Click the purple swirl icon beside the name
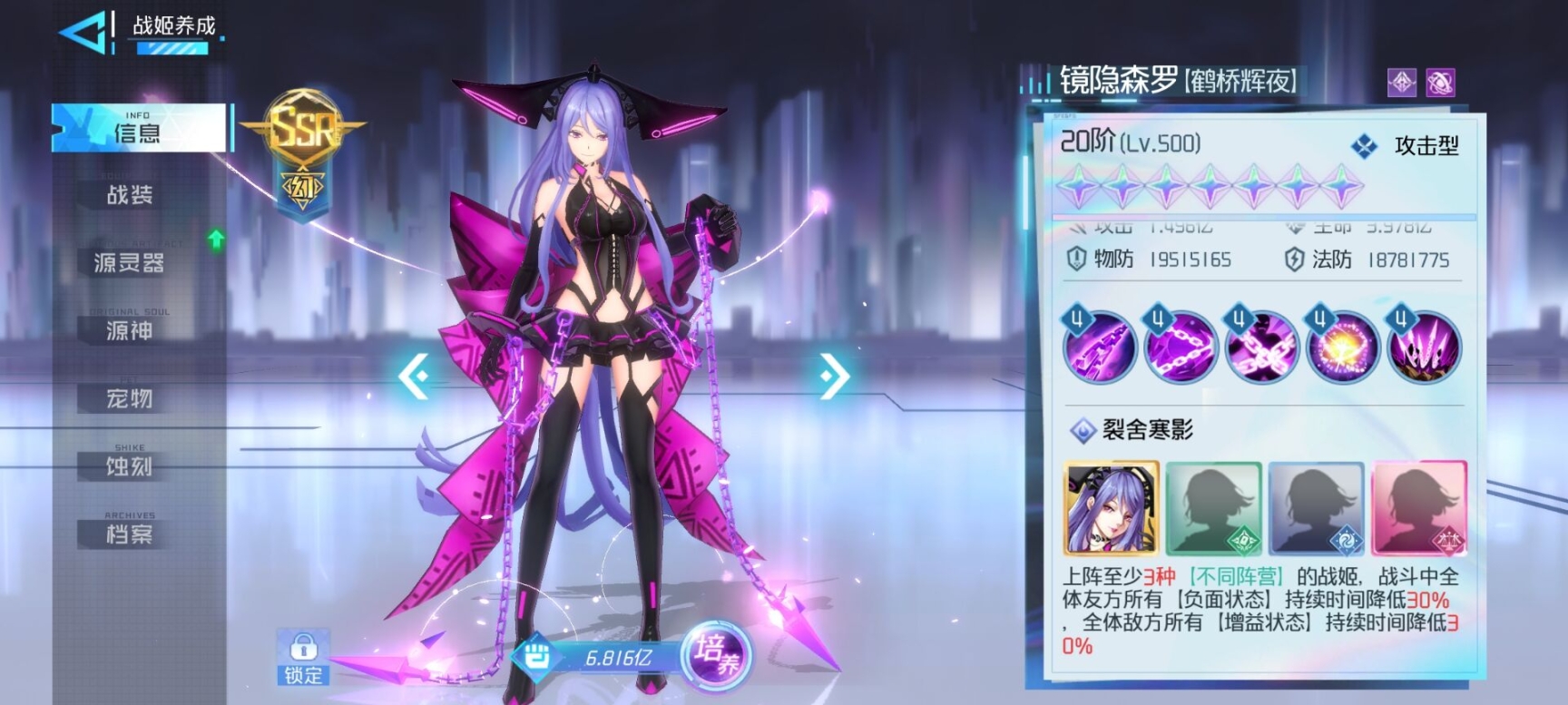This screenshot has width=1568, height=705. pos(1440,83)
